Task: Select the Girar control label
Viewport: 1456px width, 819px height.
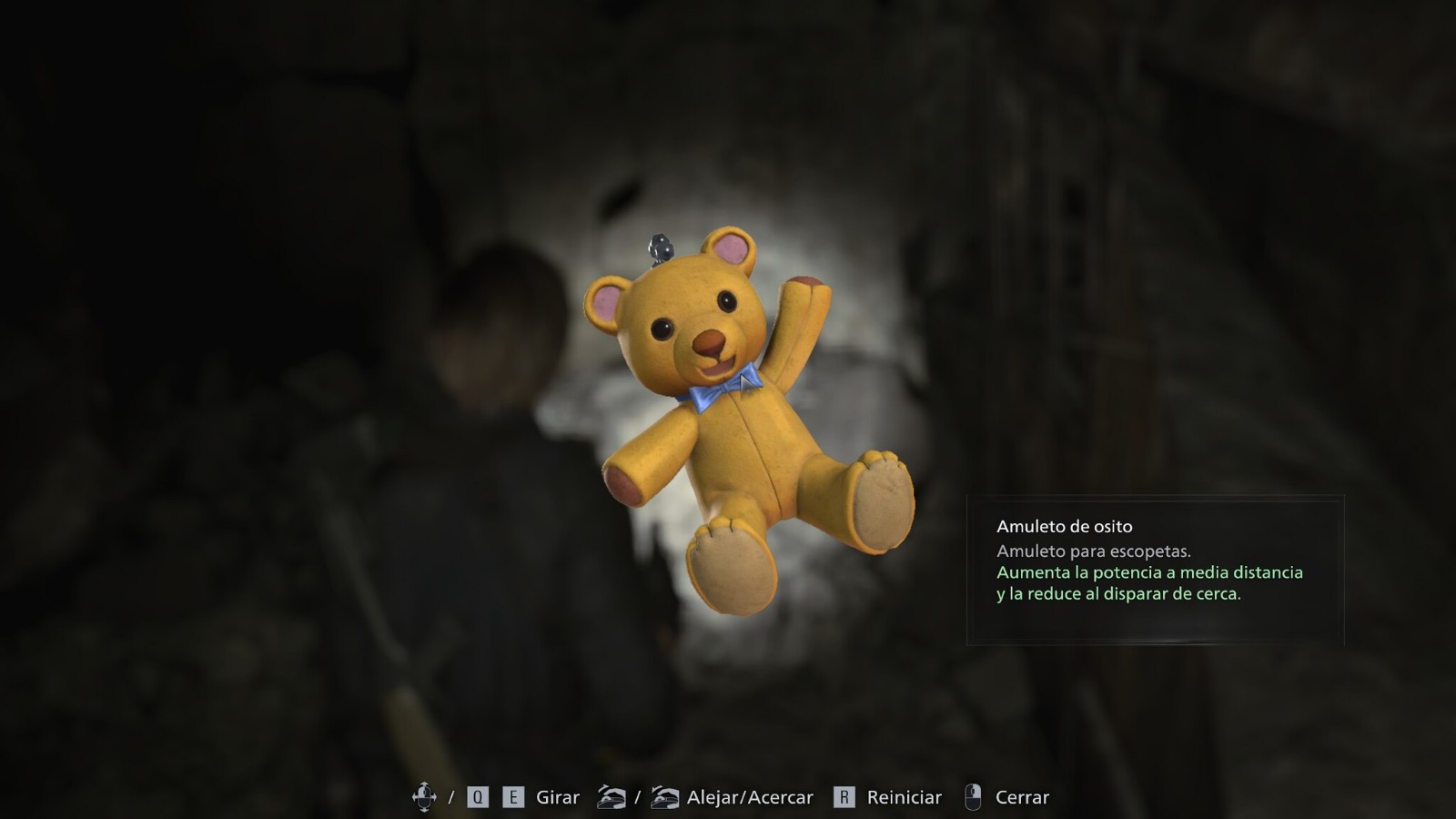Action: pyautogui.click(x=557, y=797)
